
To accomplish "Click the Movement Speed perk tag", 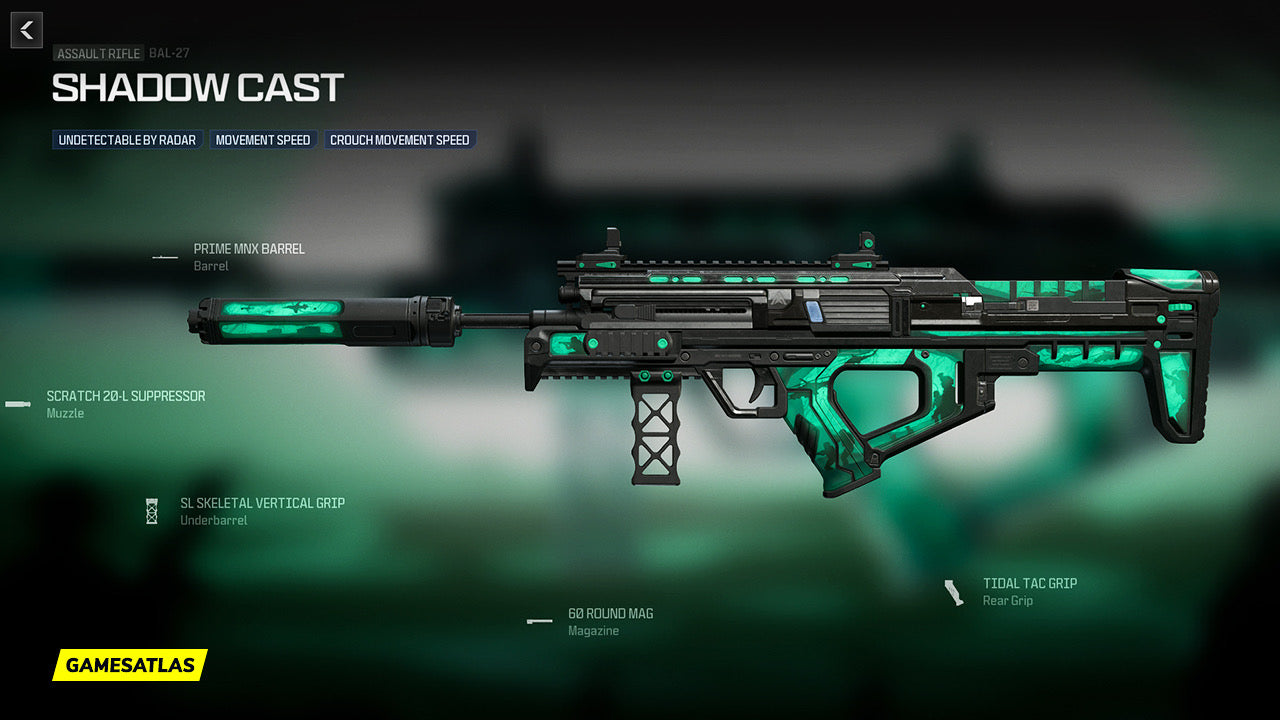I will click(263, 140).
